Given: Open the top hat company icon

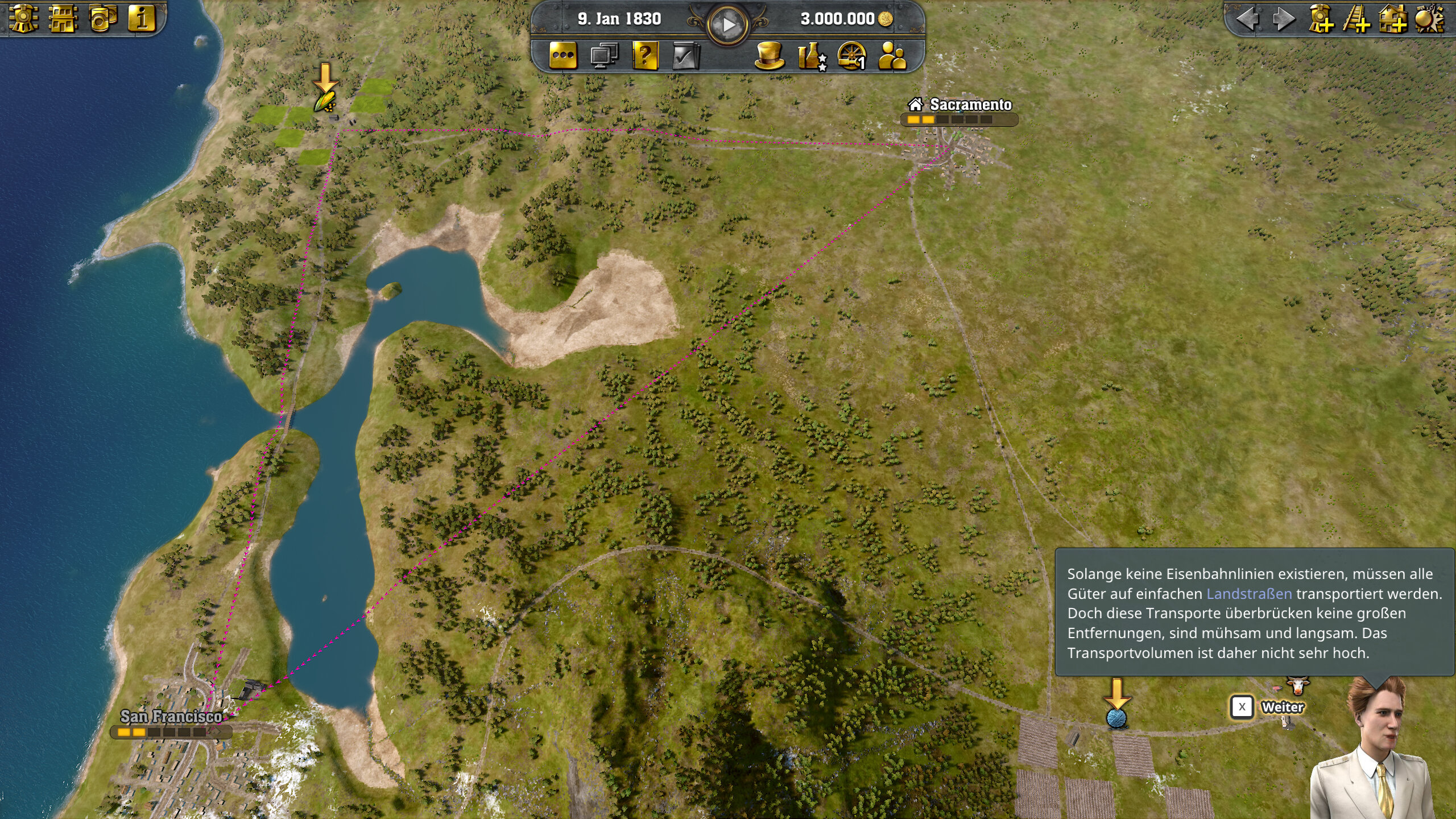Looking at the screenshot, I should click(x=770, y=56).
